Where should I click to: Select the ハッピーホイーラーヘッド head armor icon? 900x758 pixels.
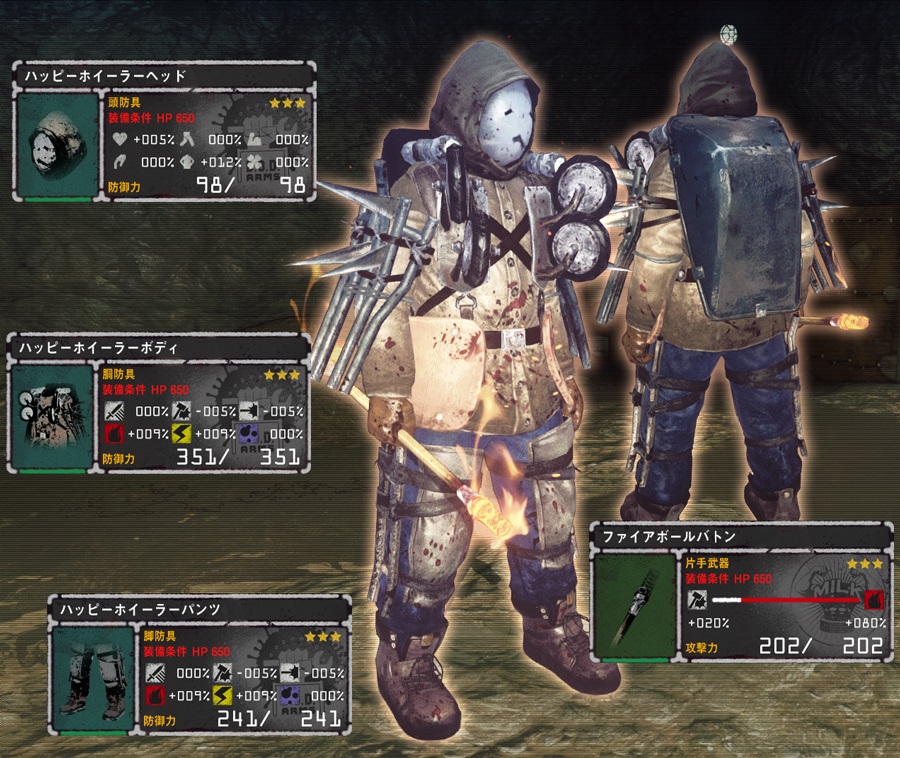click(x=57, y=143)
